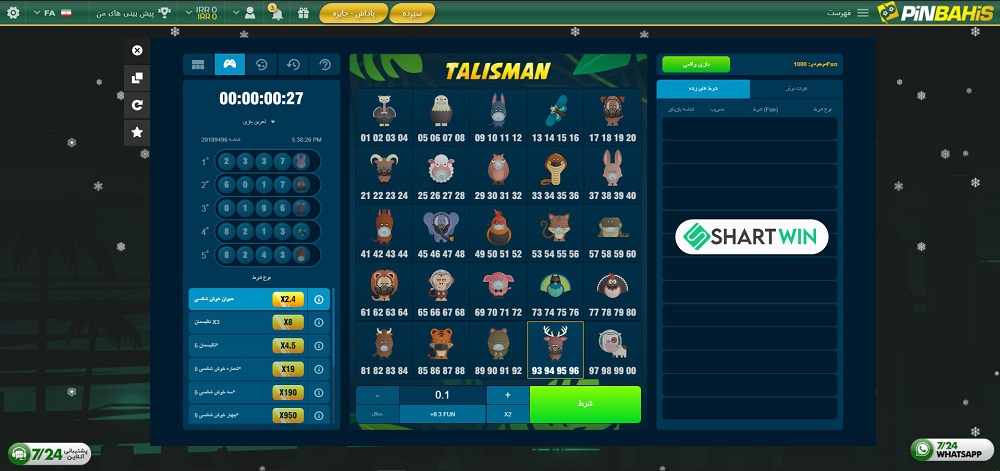Select the X2.4 lucky animal bet type
This screenshot has width=1000, height=471.
pos(288,299)
